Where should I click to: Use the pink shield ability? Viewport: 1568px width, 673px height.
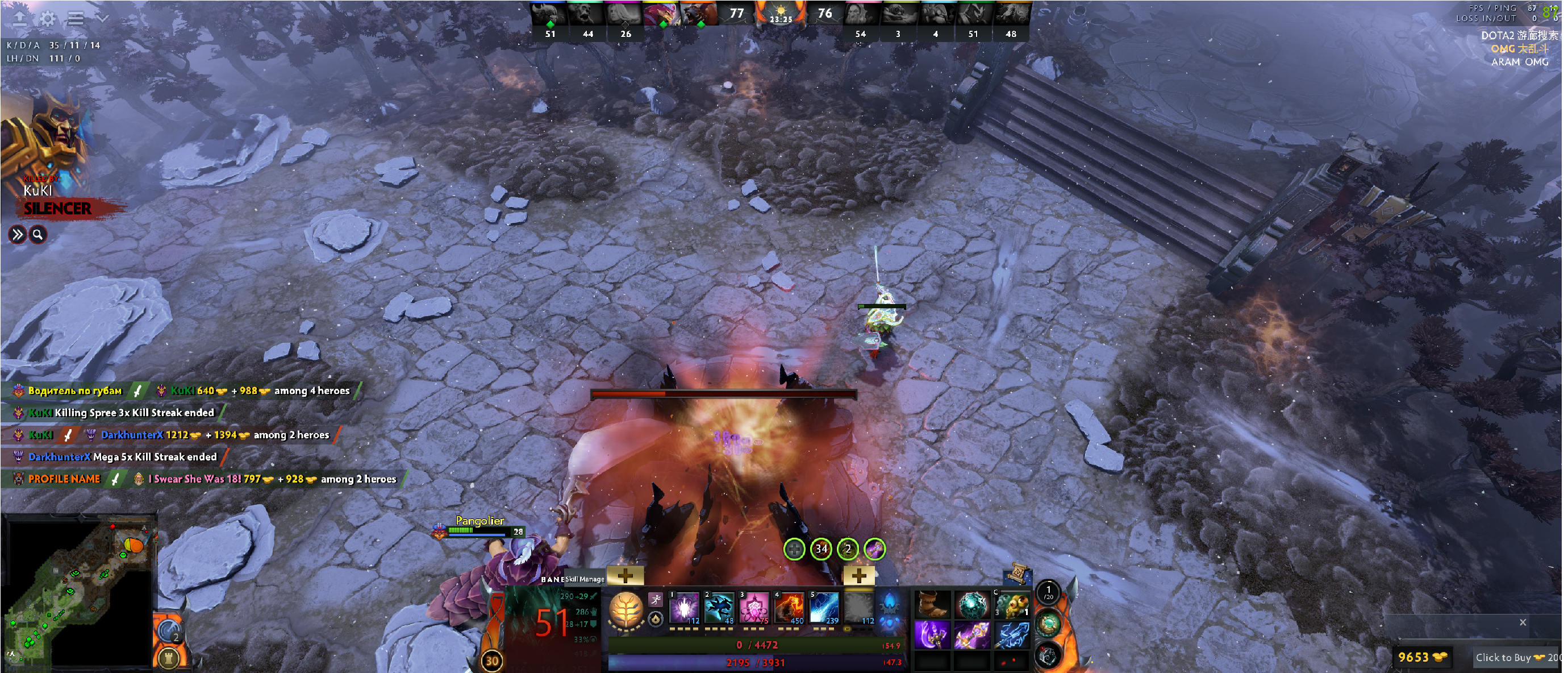point(755,608)
